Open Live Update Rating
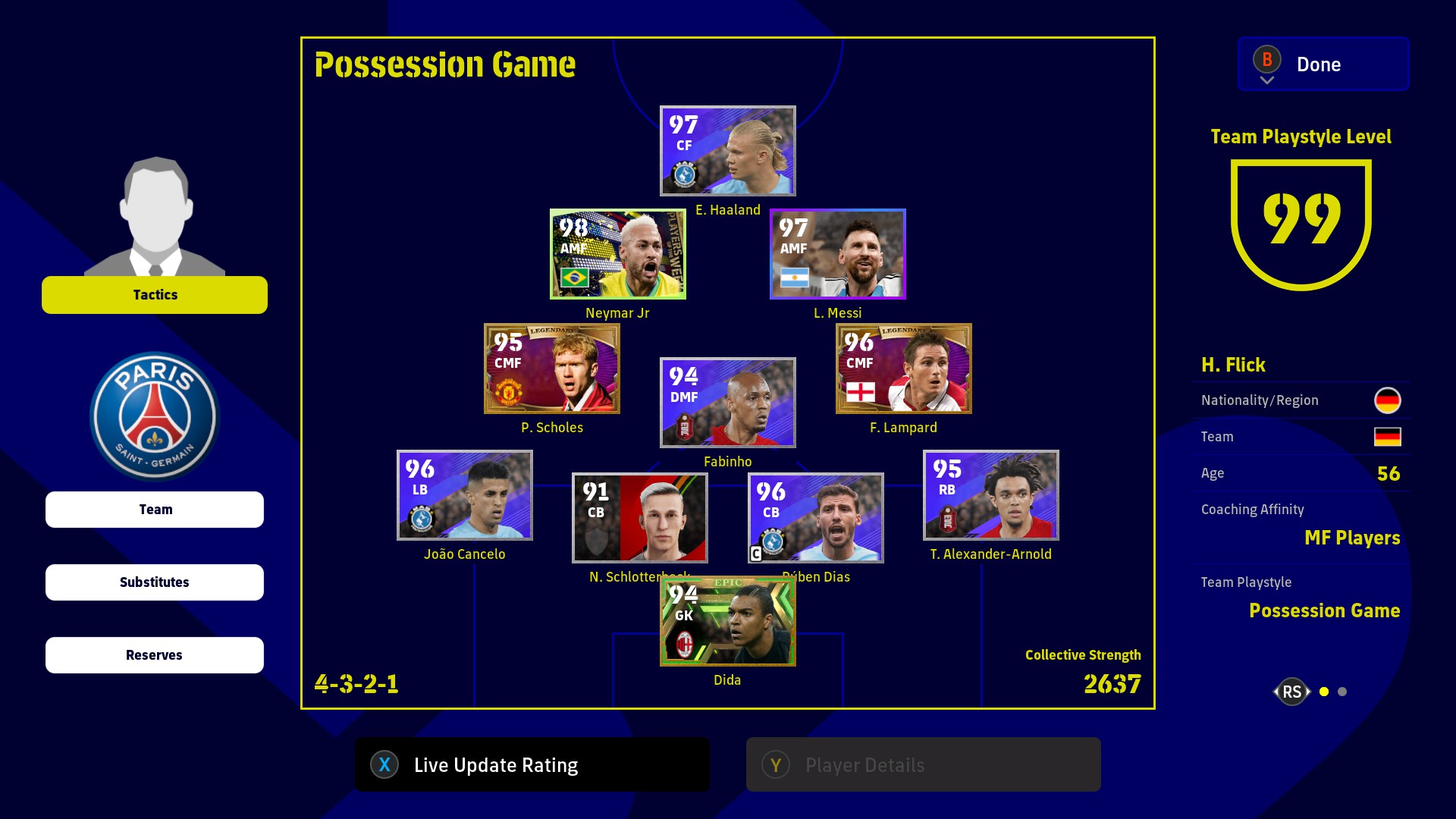Screen dimensions: 1456x819 (532, 765)
